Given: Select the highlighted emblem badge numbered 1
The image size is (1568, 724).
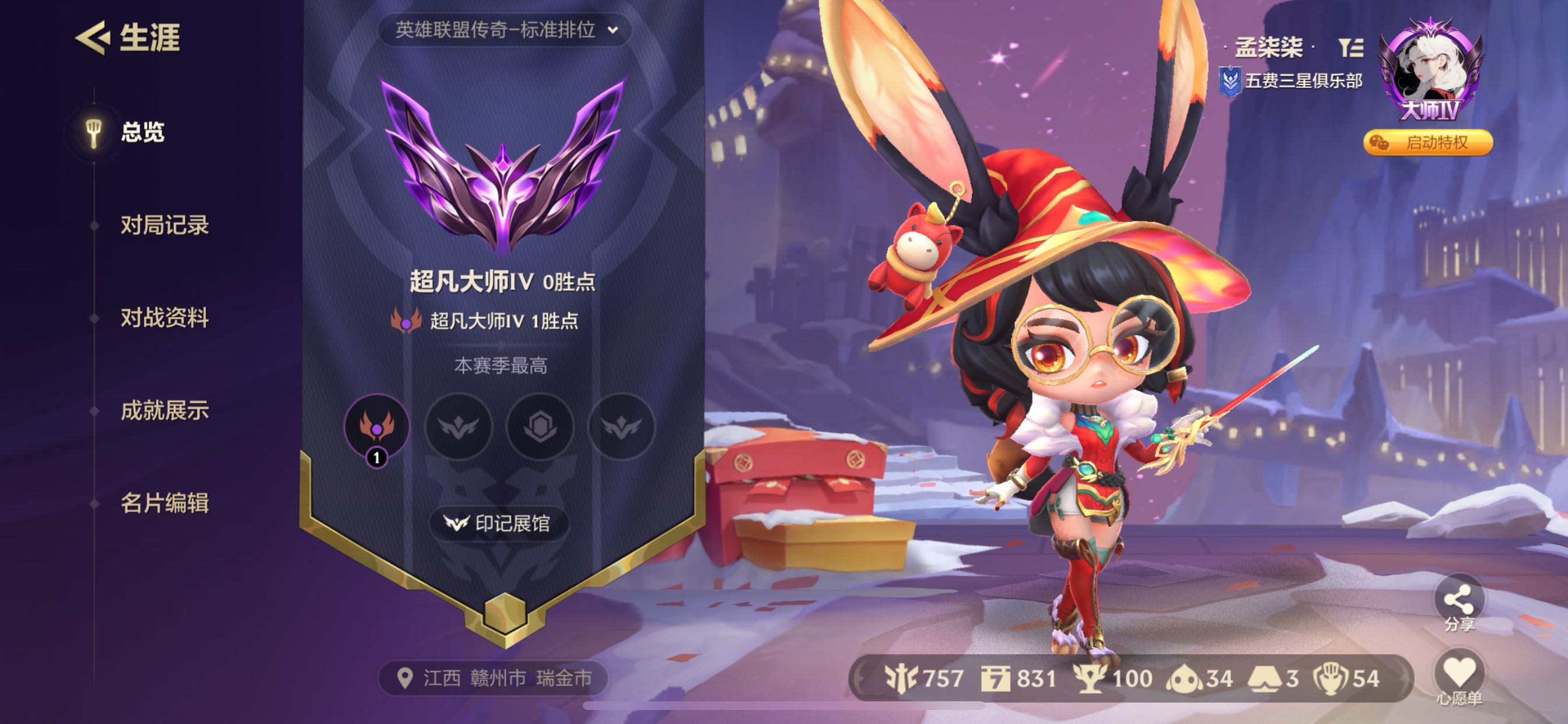Looking at the screenshot, I should 377,427.
